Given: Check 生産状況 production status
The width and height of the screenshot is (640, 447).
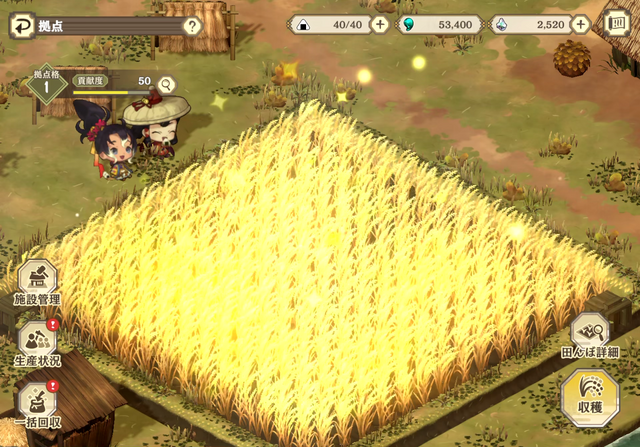Looking at the screenshot, I should (37, 343).
